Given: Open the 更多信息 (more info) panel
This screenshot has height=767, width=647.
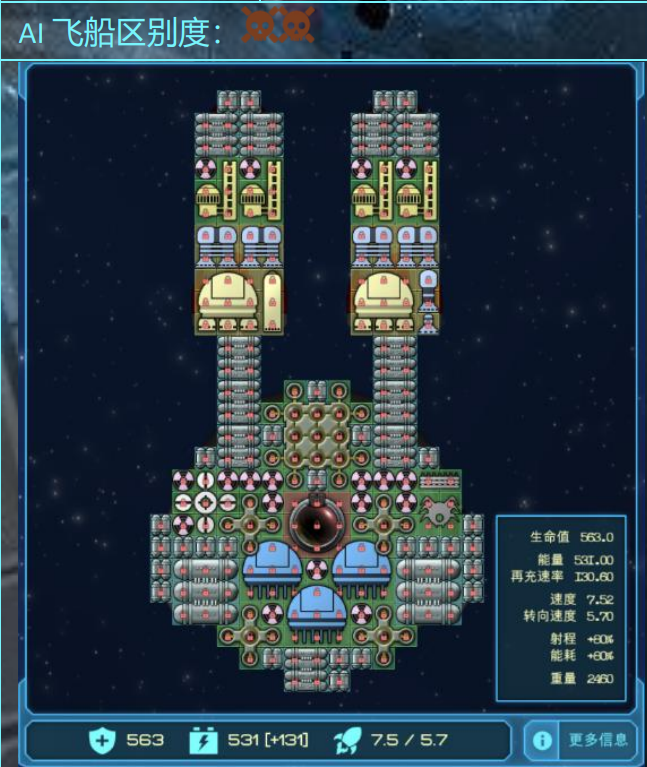Looking at the screenshot, I should point(582,741).
